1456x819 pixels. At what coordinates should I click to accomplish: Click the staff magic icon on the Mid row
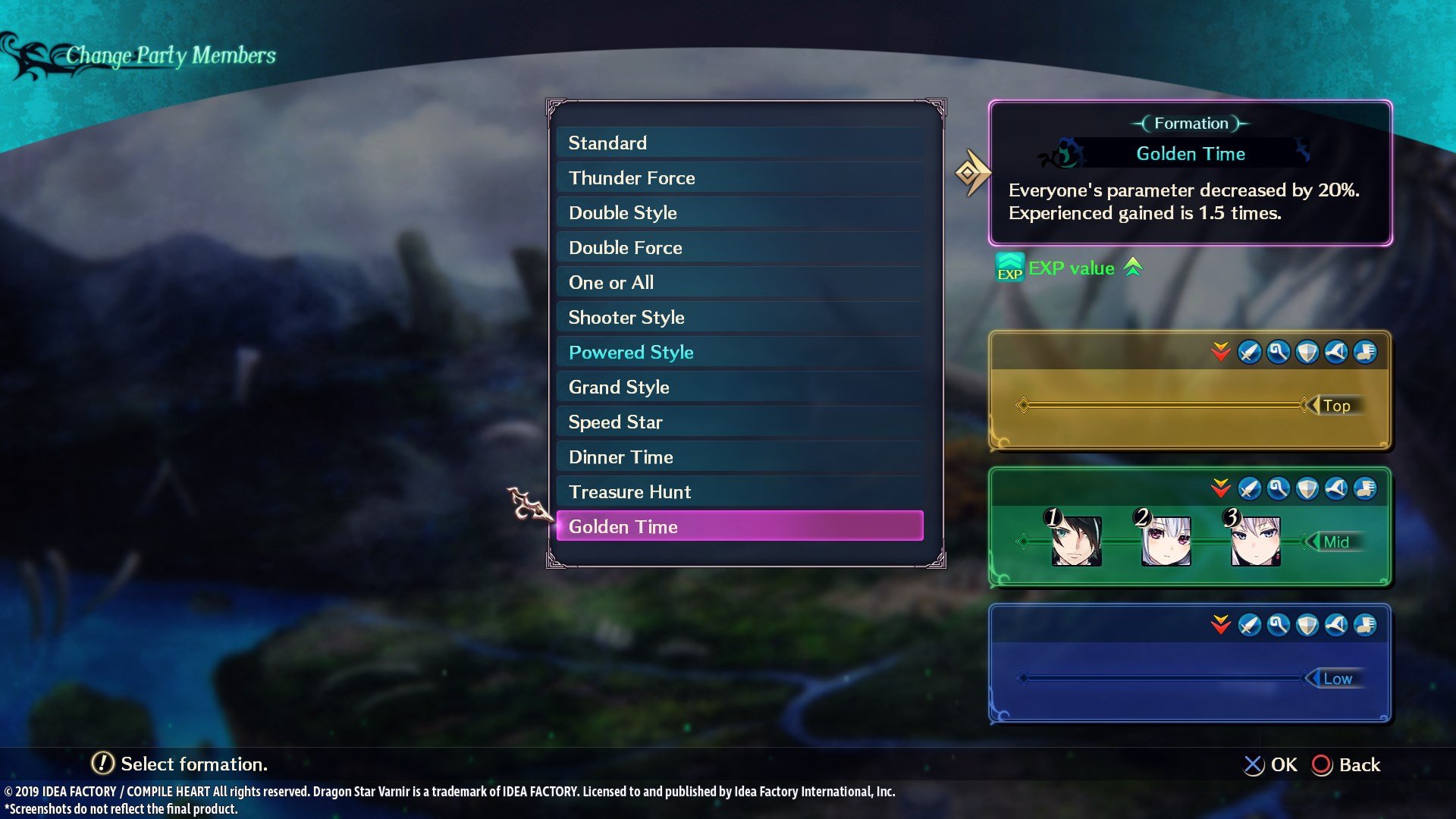1277,489
